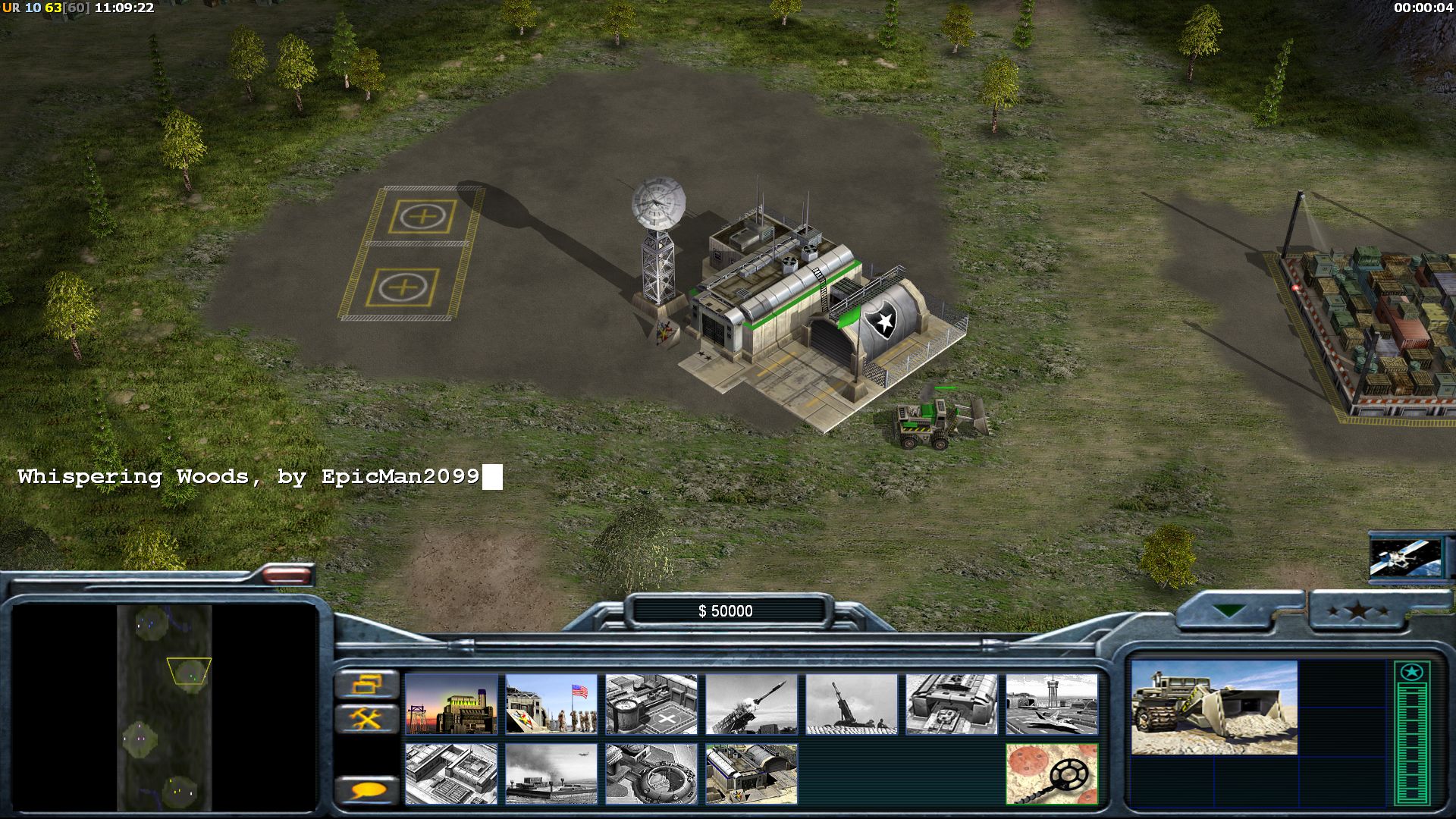Activate the spy satellite power shortcut

tap(1405, 558)
